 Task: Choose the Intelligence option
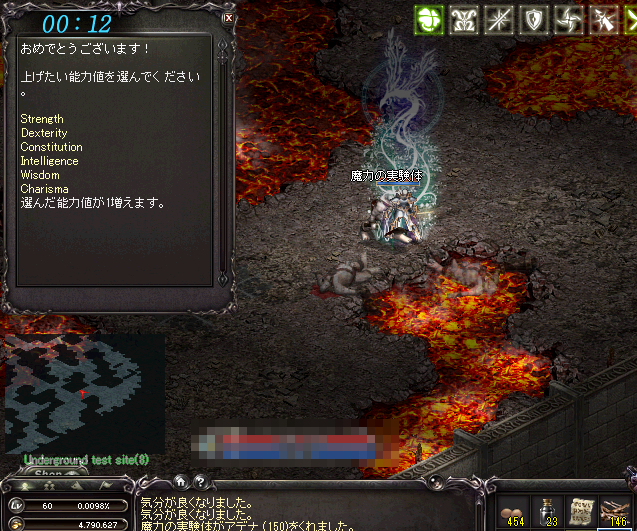tap(49, 161)
